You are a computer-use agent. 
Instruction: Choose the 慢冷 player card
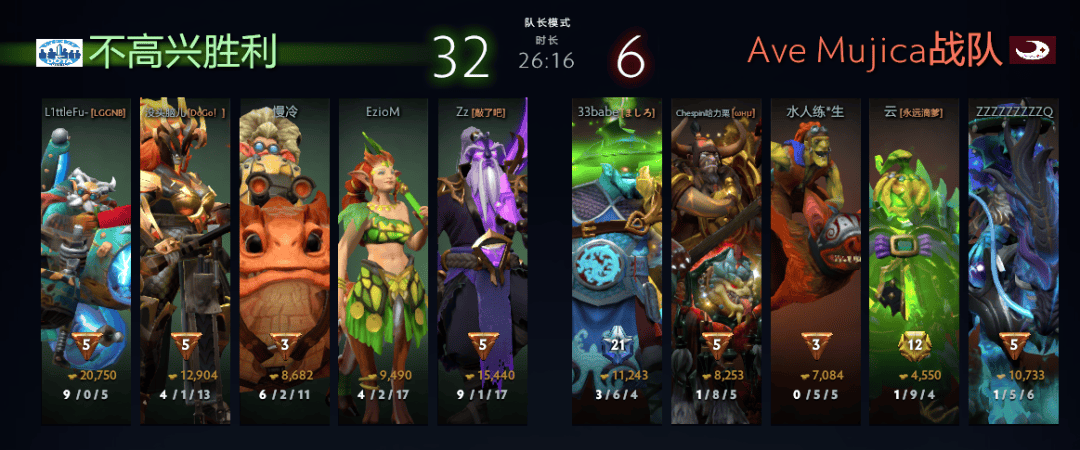[x=284, y=250]
